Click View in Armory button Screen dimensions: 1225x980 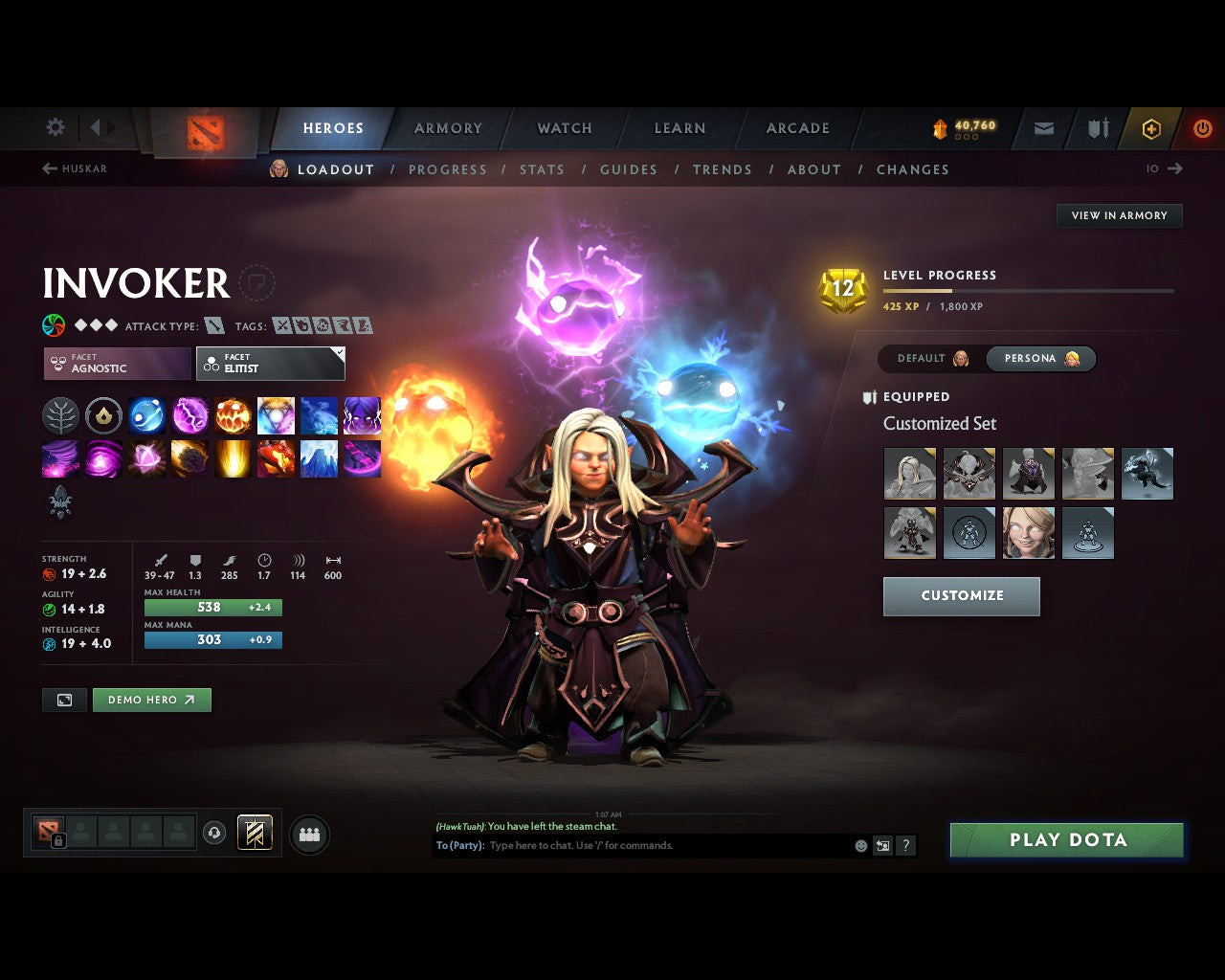point(1119,215)
